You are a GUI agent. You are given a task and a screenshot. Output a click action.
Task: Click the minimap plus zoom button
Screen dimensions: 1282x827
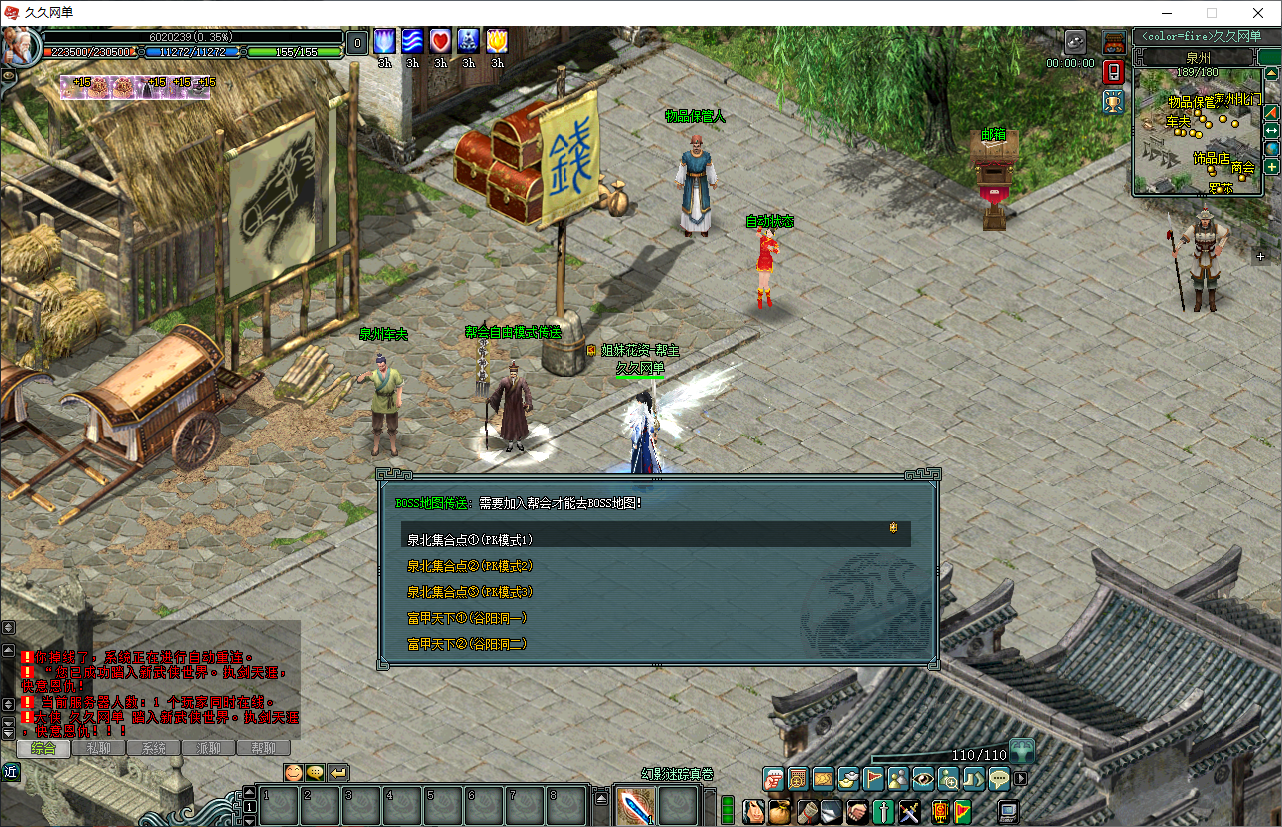[x=1271, y=167]
